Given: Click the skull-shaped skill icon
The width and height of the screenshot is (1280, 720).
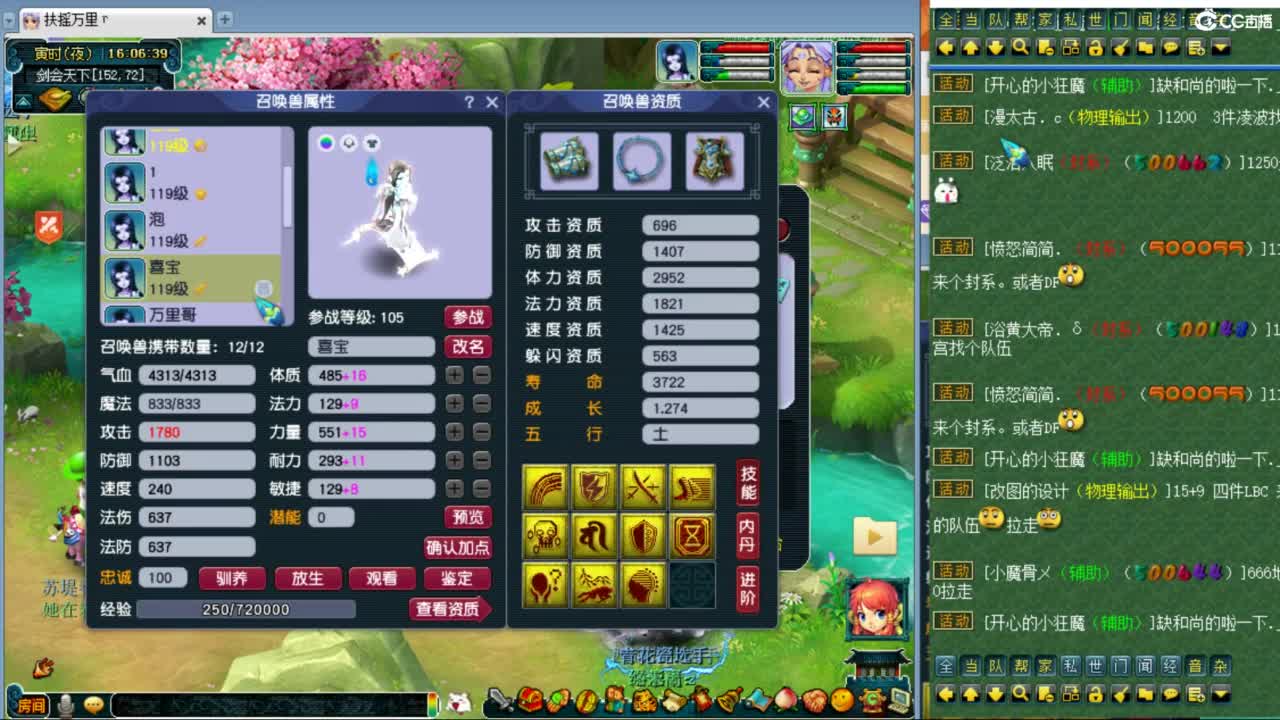Looking at the screenshot, I should [545, 536].
